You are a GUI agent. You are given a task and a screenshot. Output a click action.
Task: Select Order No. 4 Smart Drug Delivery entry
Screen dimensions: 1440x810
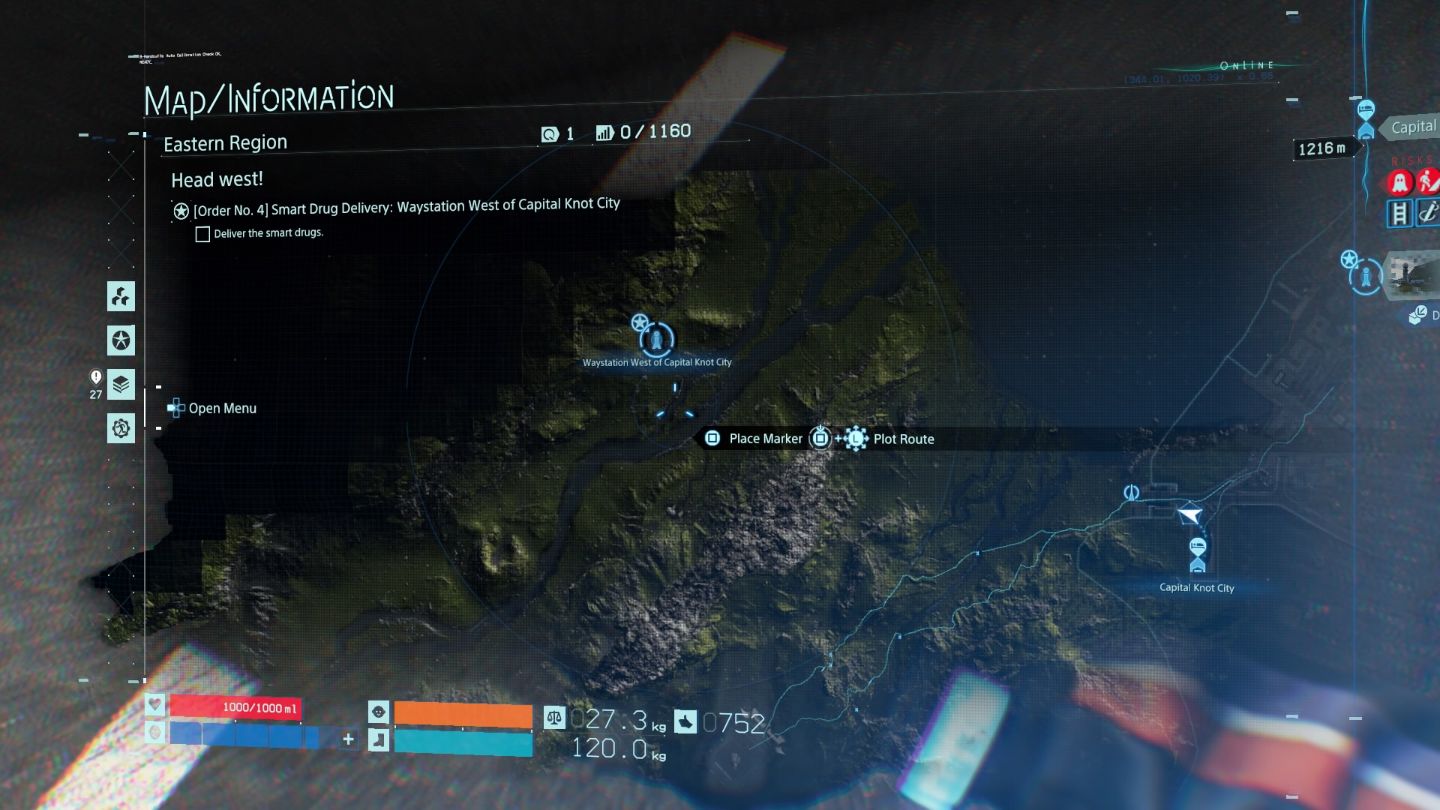(406, 205)
